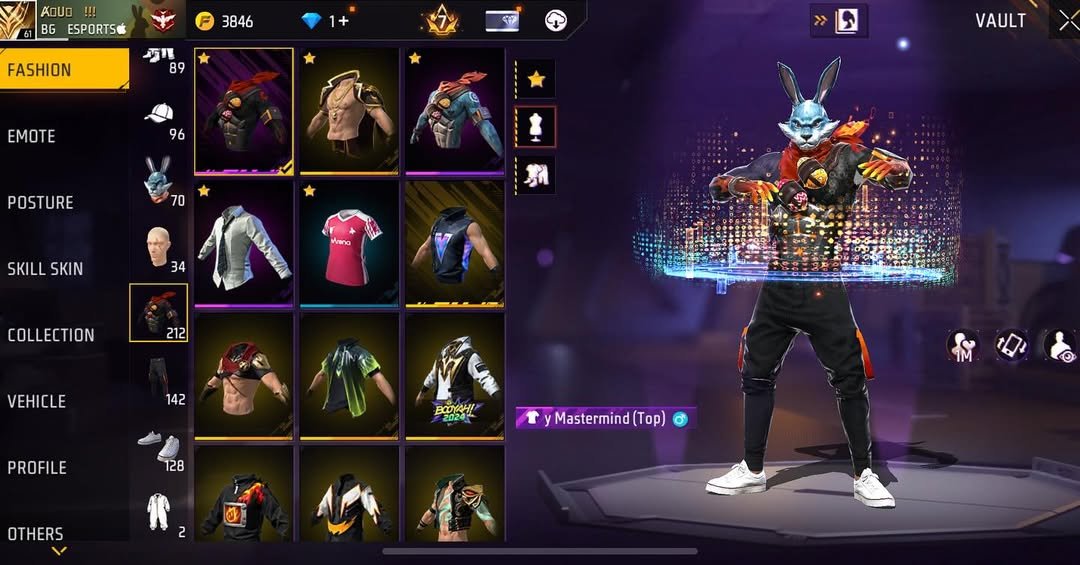The width and height of the screenshot is (1080, 565).
Task: Choose the white sneakers shoes category
Action: pos(158,446)
